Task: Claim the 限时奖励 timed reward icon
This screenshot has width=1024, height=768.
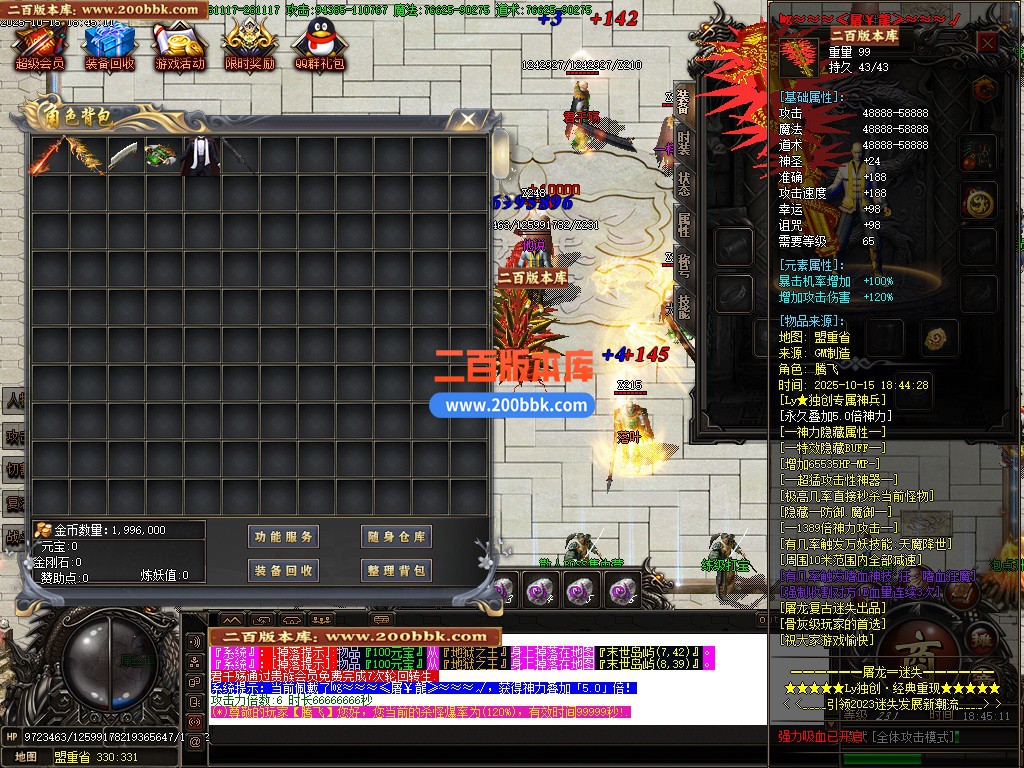Action: (249, 45)
